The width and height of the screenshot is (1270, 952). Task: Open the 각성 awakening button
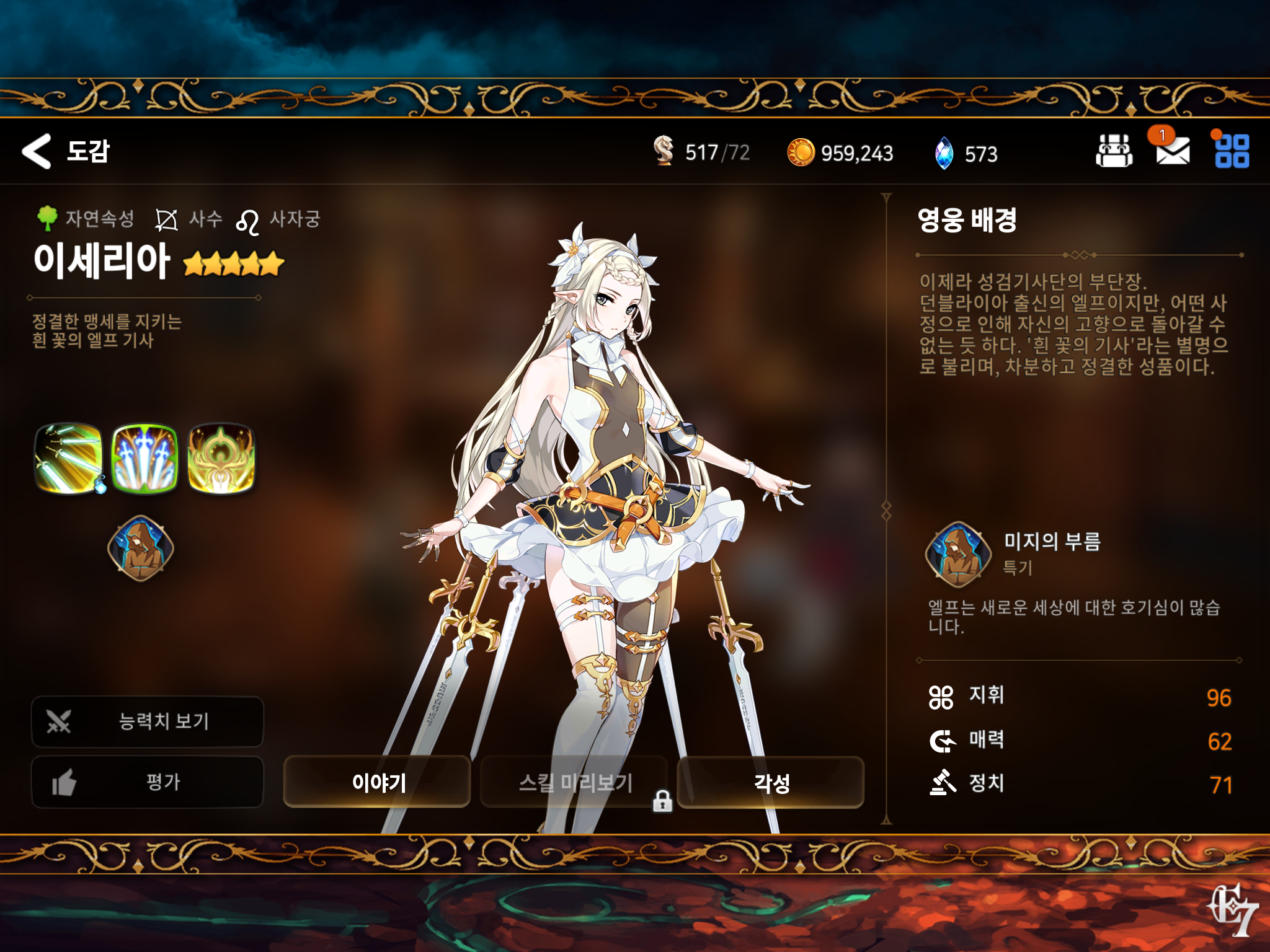pos(771,782)
